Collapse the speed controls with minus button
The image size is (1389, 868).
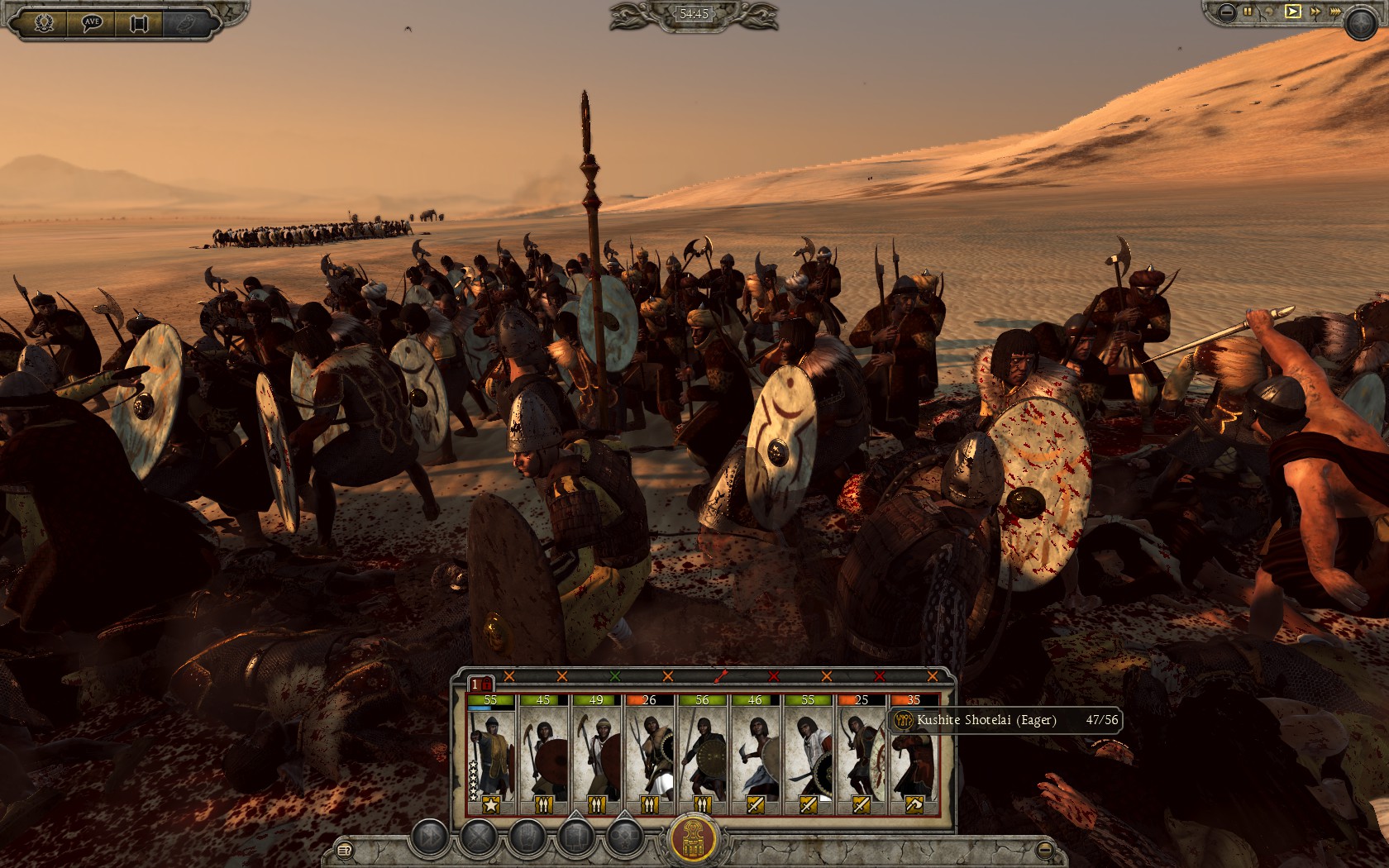(1227, 12)
